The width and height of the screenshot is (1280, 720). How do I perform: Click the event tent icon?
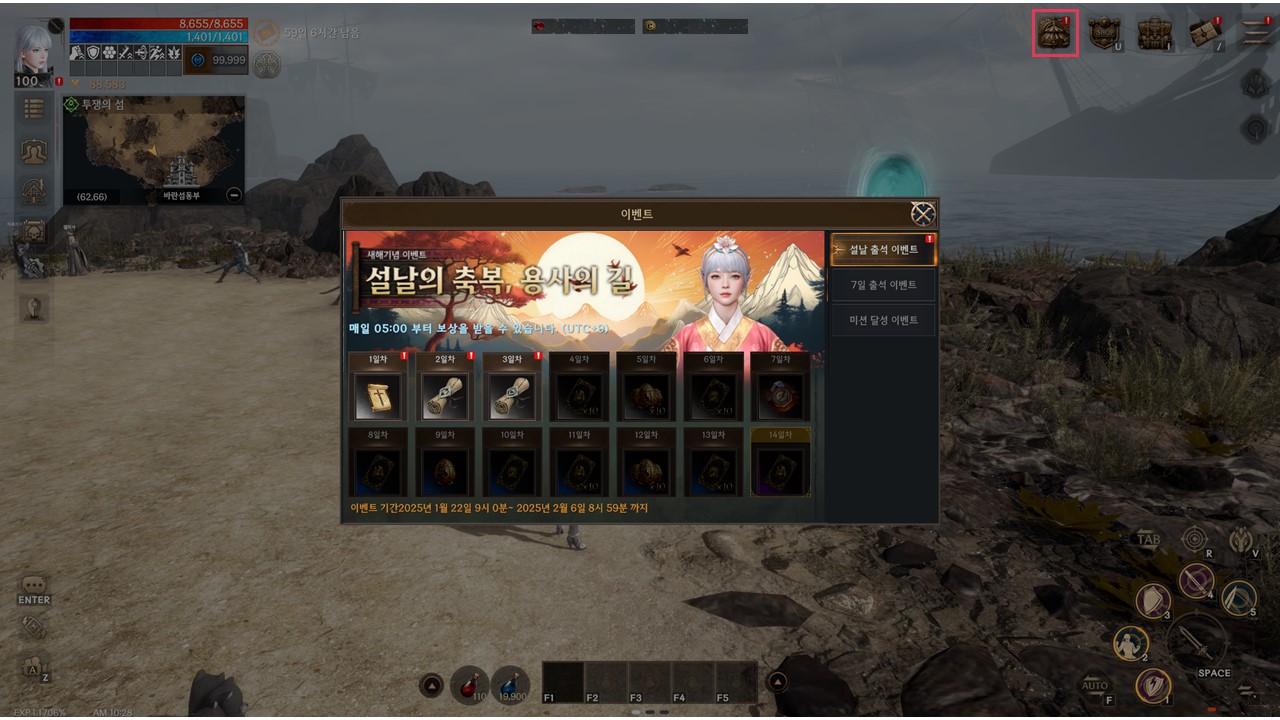click(1055, 33)
